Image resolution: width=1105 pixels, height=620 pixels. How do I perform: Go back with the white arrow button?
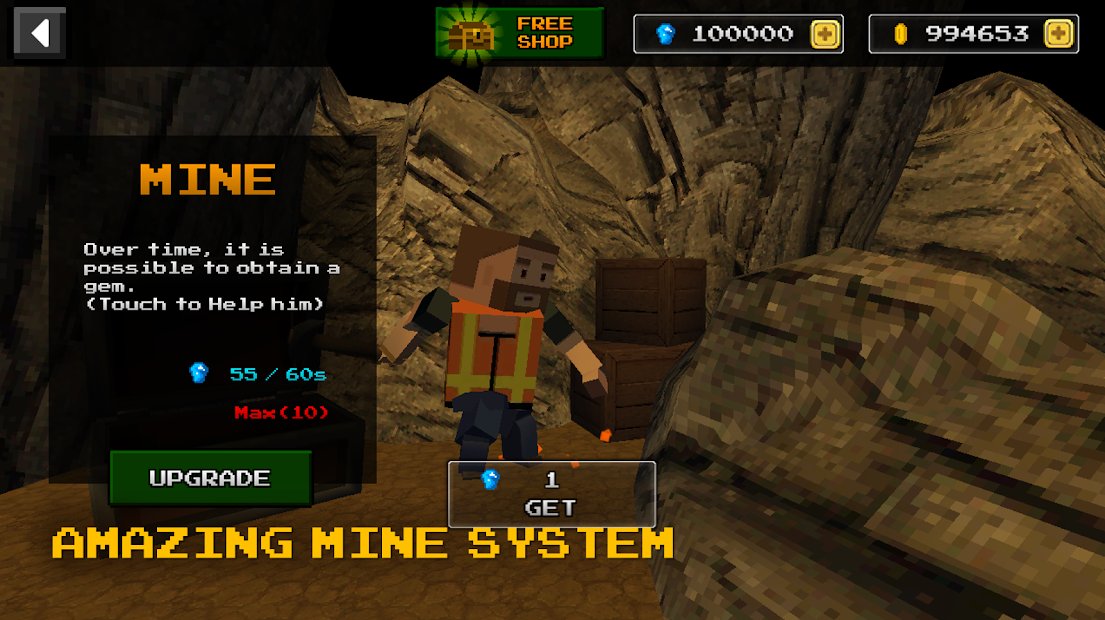point(39,33)
